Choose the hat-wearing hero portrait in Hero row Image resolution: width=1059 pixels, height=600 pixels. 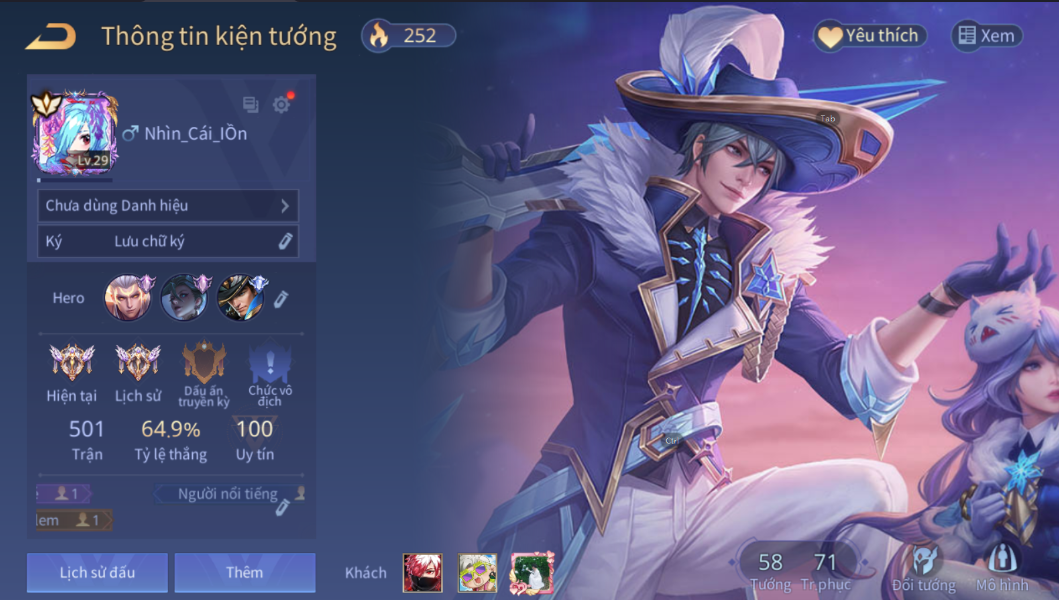240,298
